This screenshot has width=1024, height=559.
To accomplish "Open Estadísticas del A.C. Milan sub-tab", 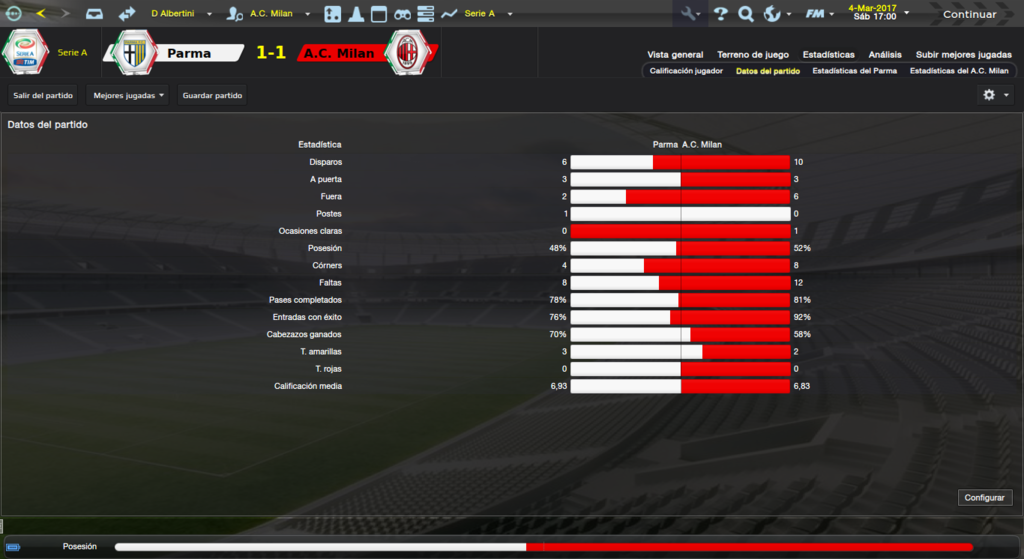I will (x=958, y=71).
